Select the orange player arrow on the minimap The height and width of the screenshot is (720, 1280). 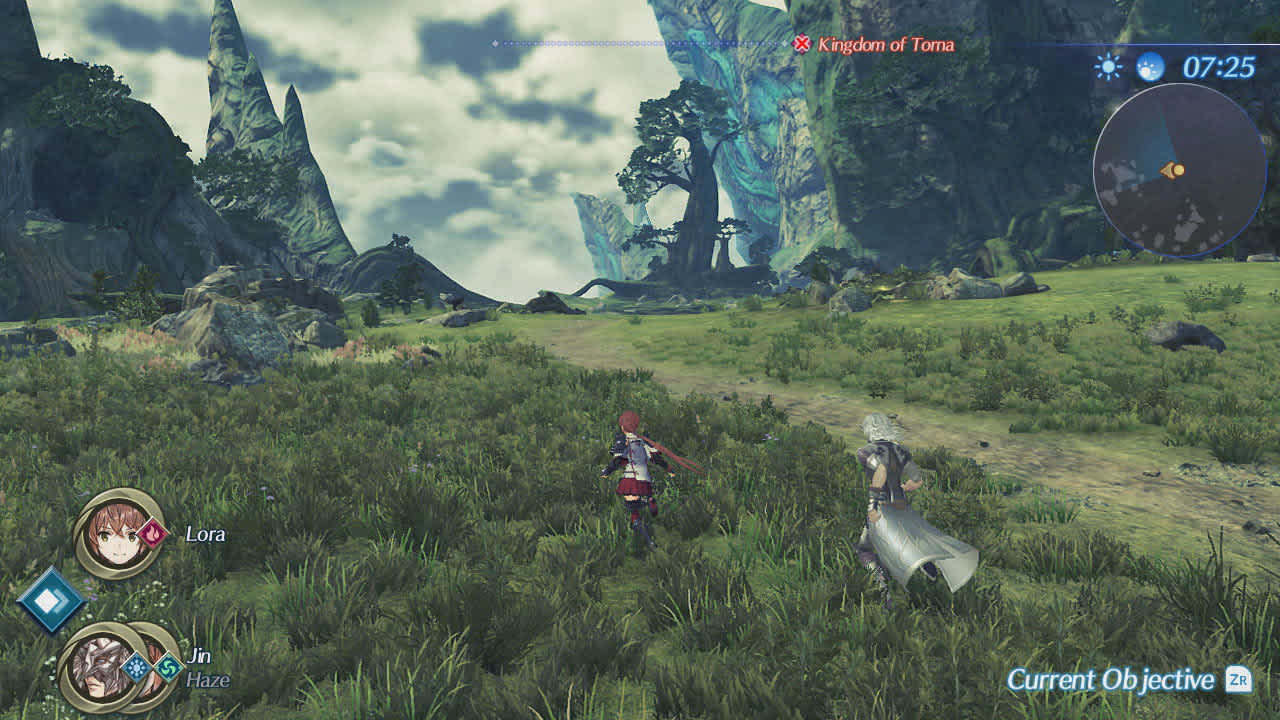click(1171, 170)
